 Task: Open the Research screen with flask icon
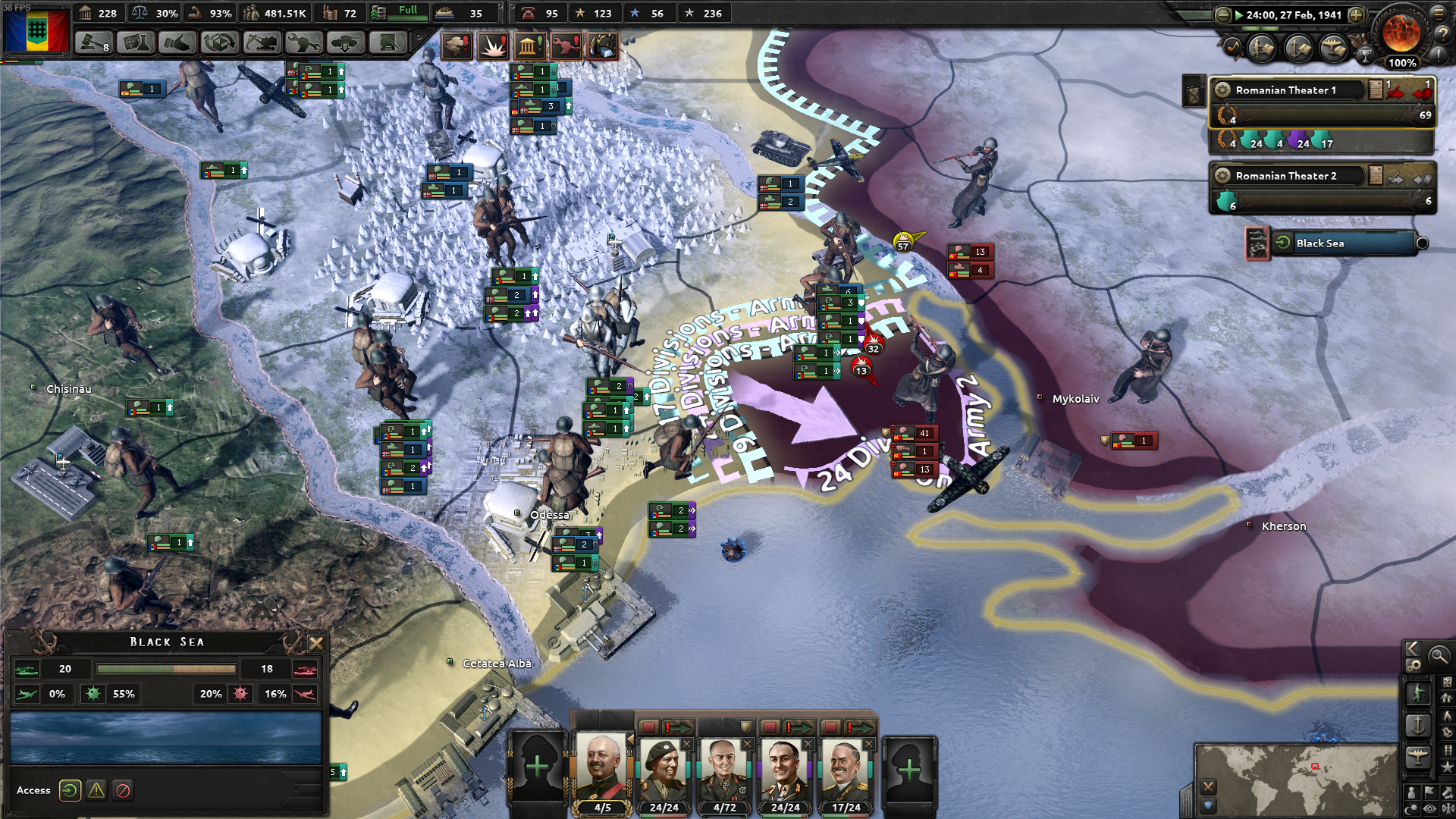tap(135, 43)
